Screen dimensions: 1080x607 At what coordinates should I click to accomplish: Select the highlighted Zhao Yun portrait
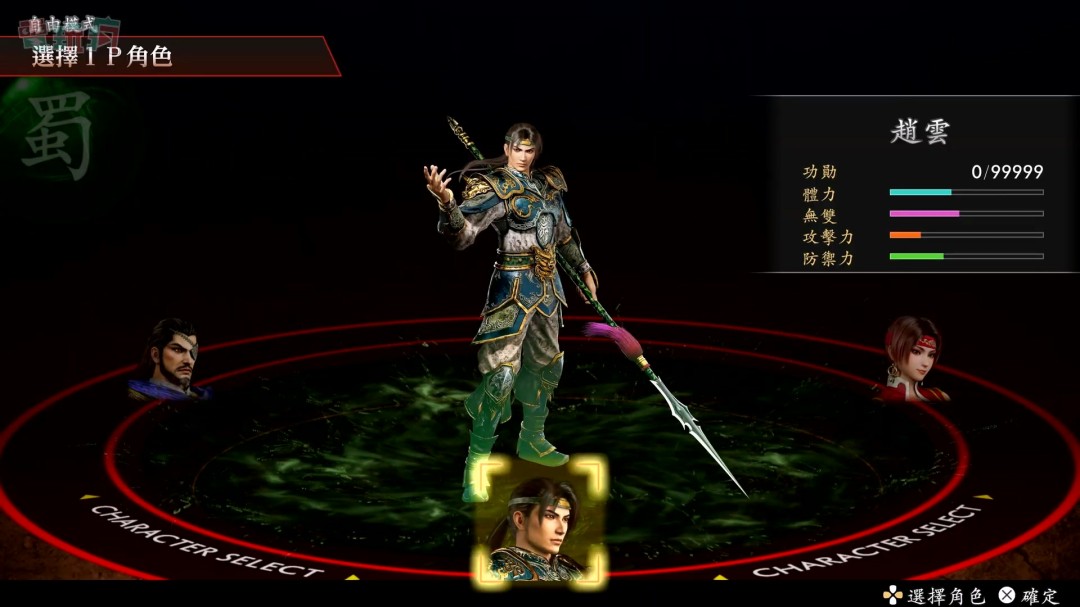click(541, 522)
